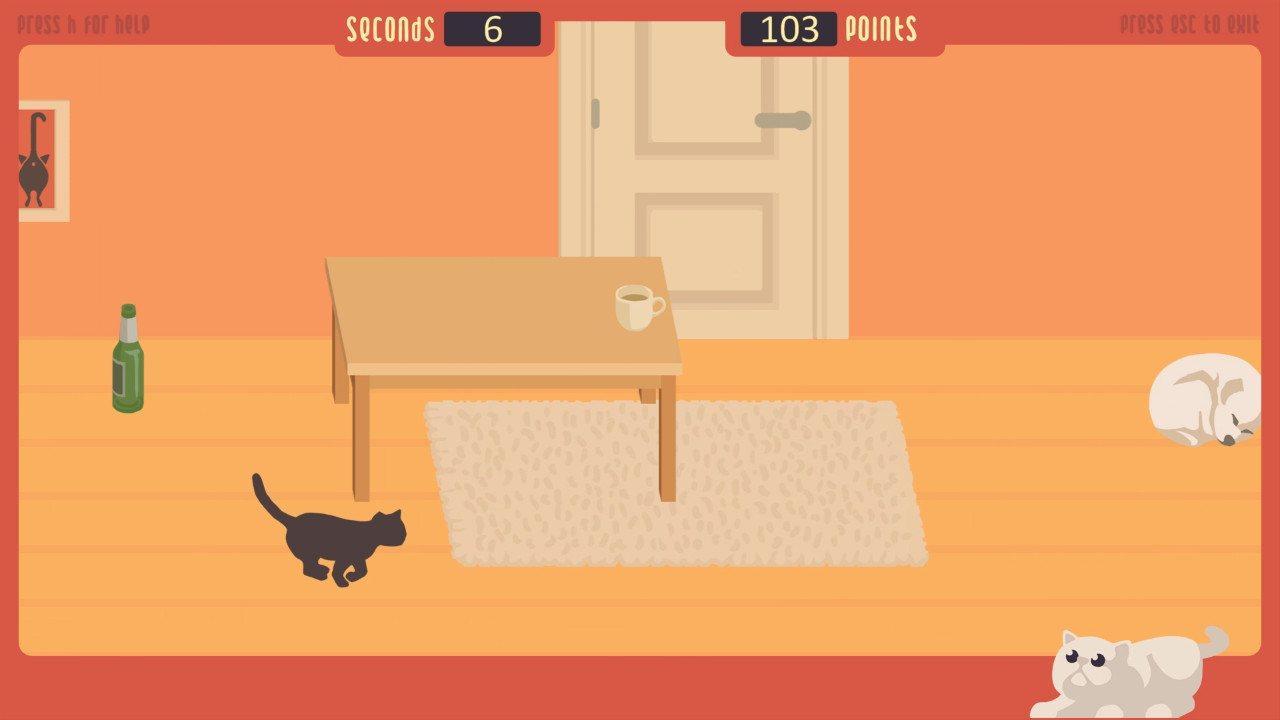Click the Seconds label

(390, 28)
